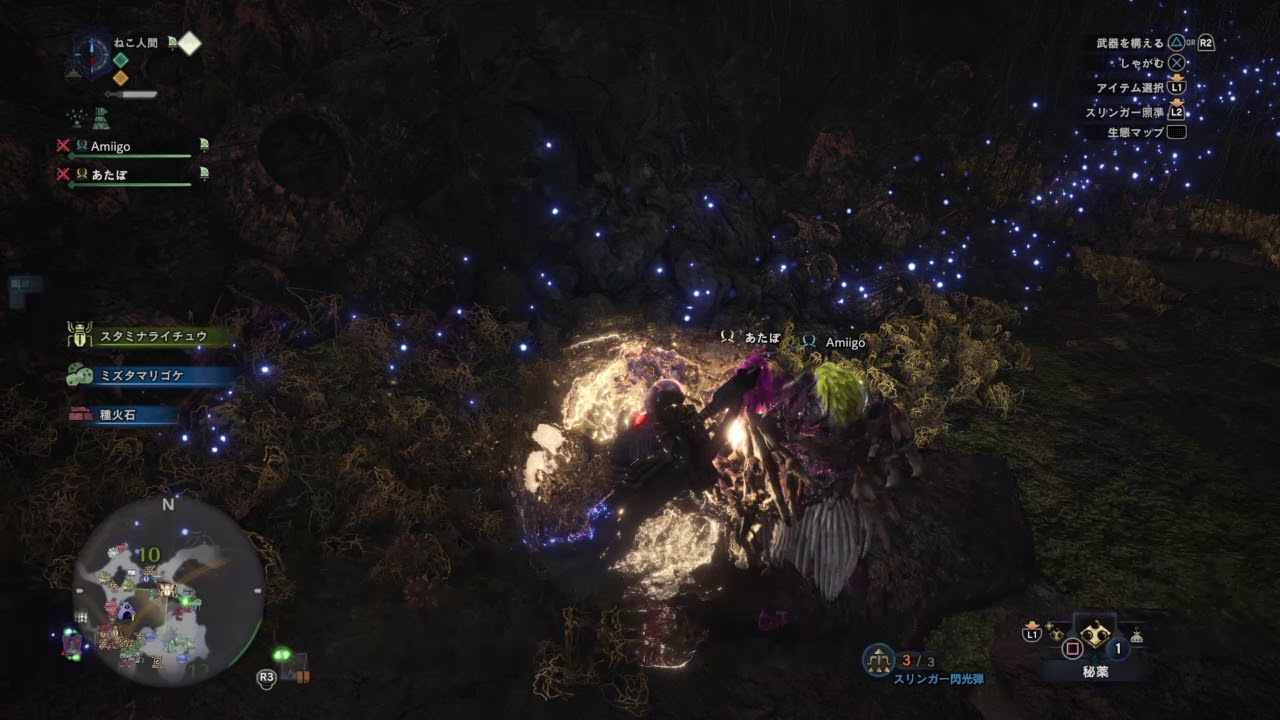Click the ねこ人間 player name
The image size is (1280, 720).
pos(135,43)
